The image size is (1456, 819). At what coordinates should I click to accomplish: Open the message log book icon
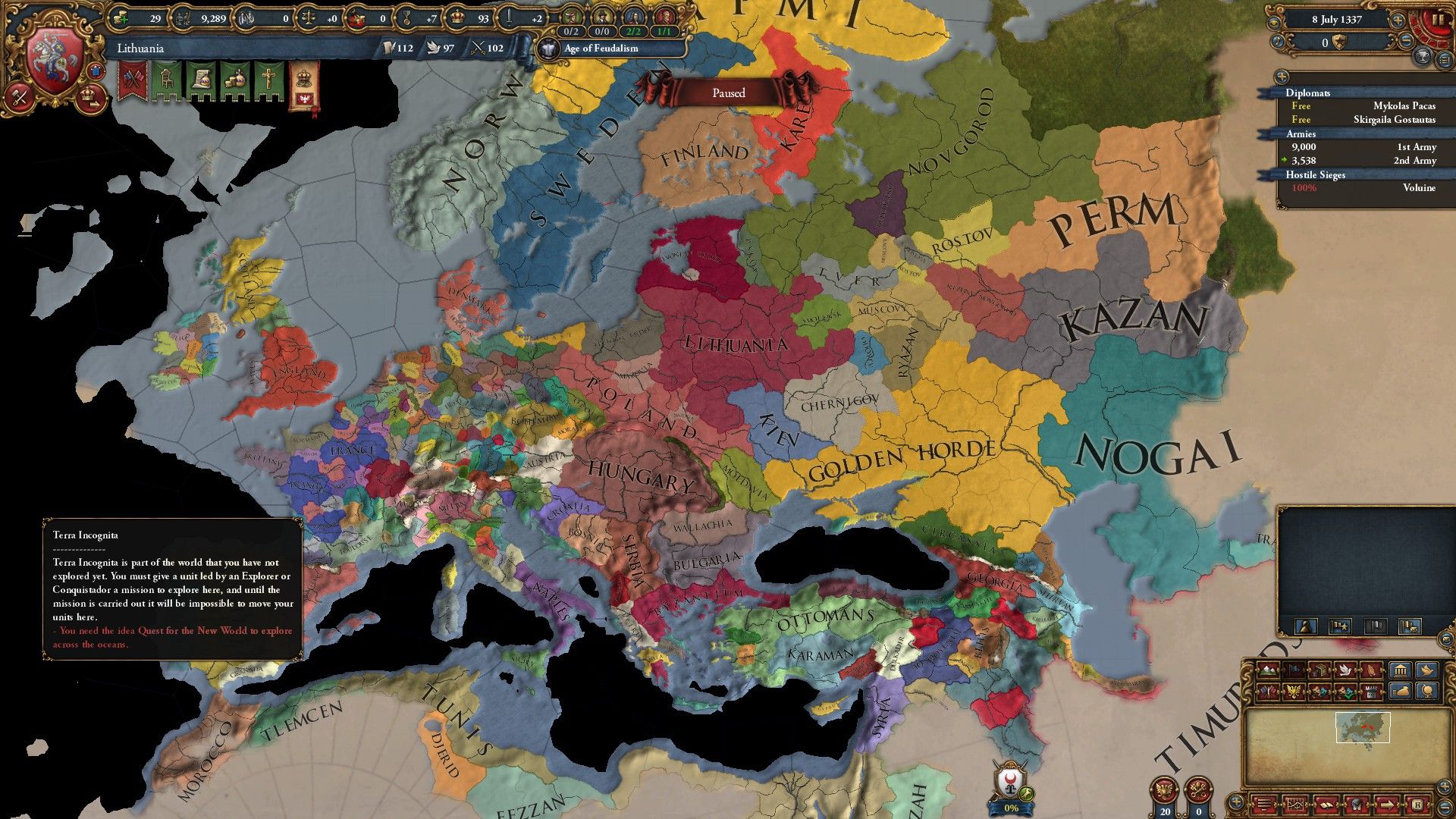point(1327,805)
